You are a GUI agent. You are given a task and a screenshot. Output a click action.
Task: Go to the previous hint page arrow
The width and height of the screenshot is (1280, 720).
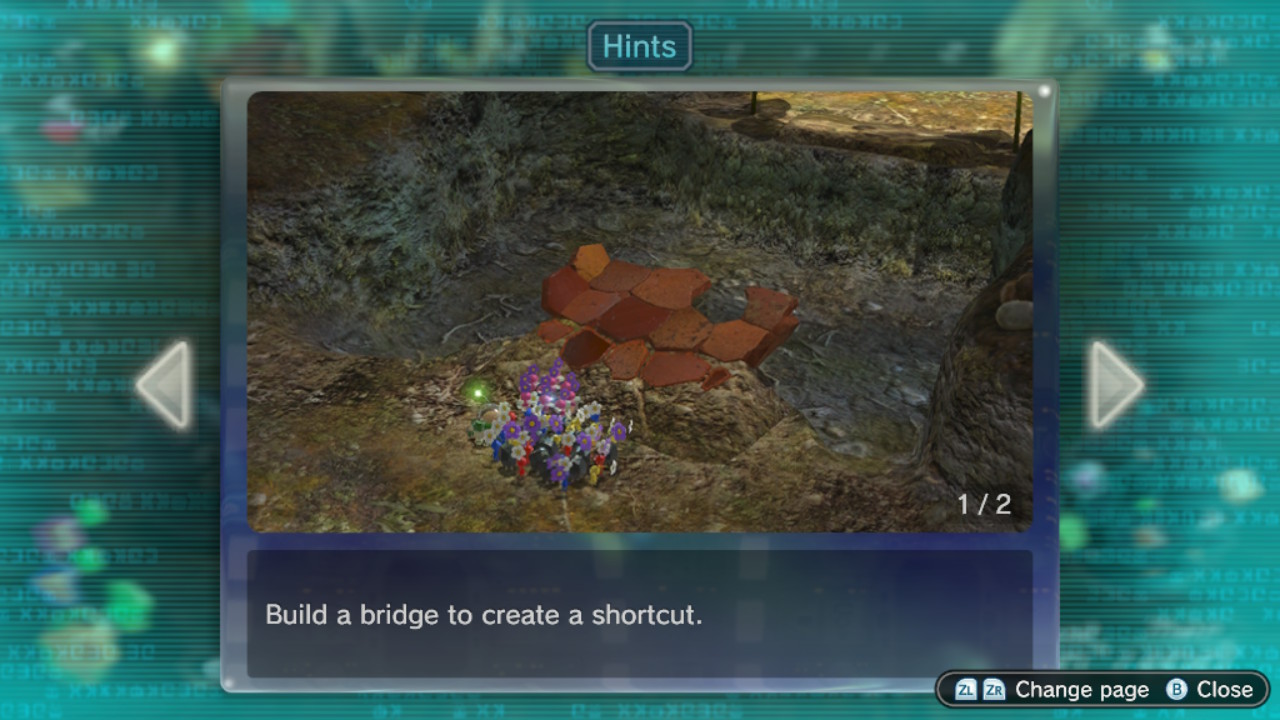pyautogui.click(x=166, y=385)
